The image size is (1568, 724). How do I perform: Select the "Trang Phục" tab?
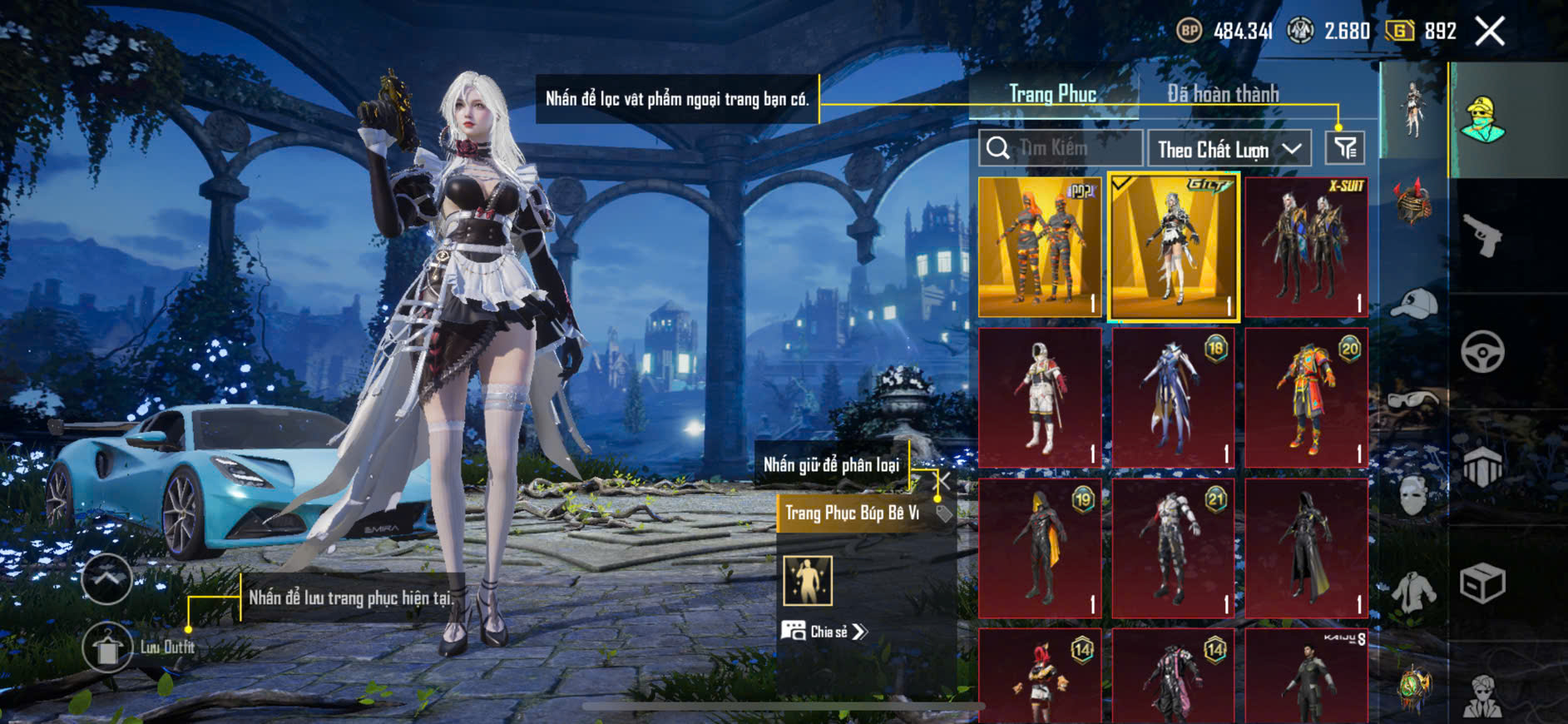pyautogui.click(x=1052, y=94)
